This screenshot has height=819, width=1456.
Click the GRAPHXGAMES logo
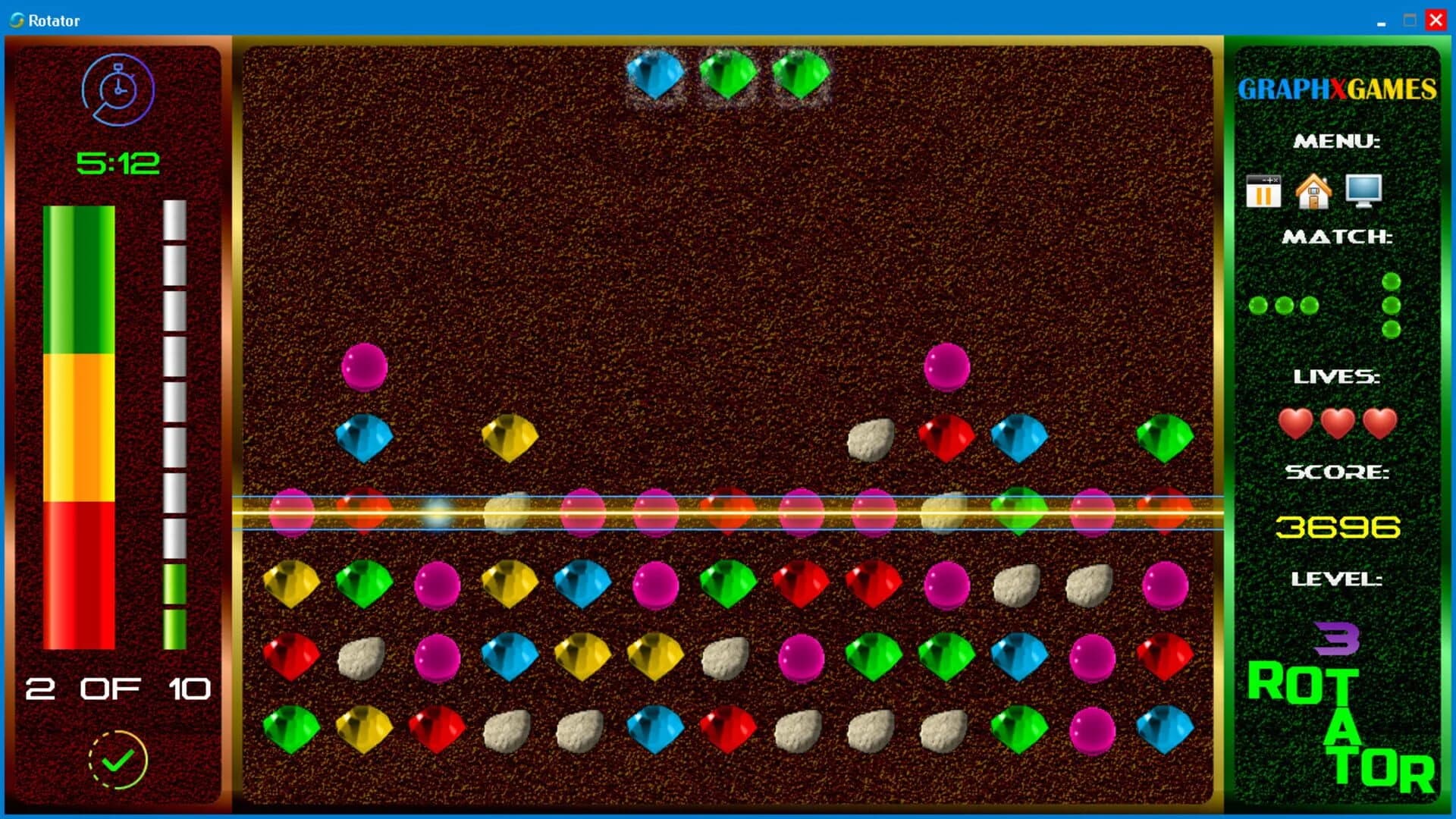pyautogui.click(x=1337, y=89)
